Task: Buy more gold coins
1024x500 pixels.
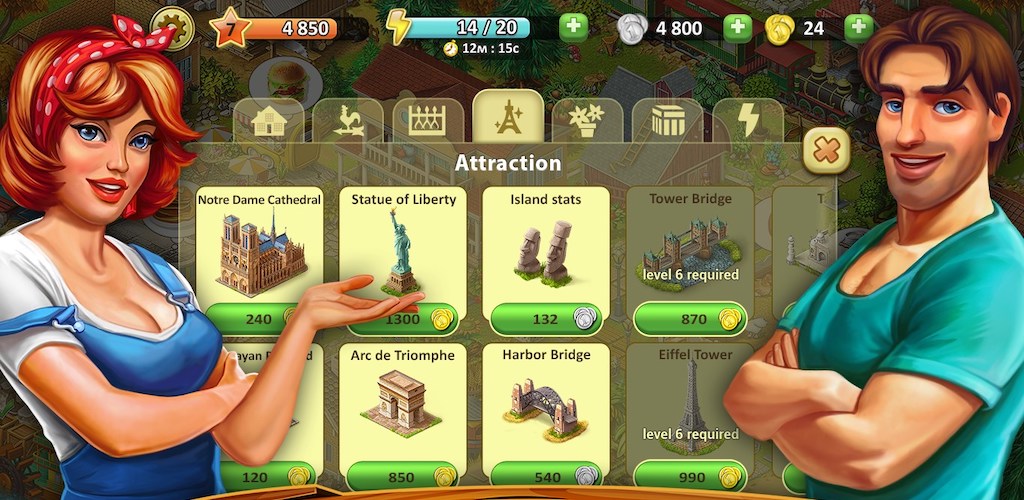Action: [x=858, y=28]
